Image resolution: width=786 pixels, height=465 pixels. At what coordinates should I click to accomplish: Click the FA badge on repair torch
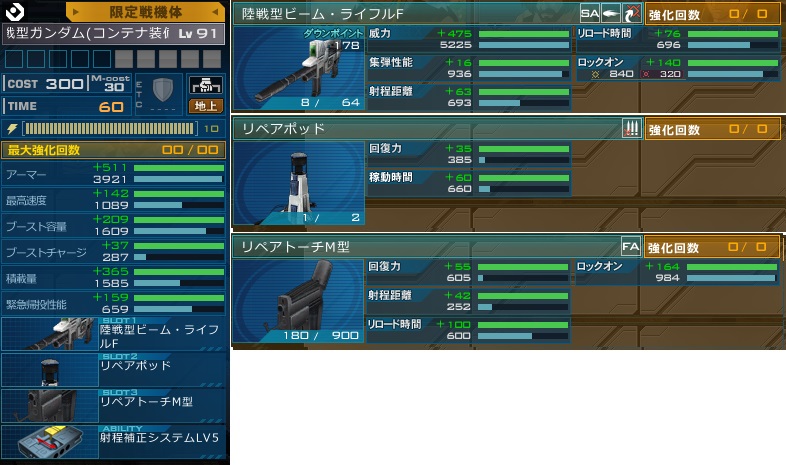click(631, 247)
